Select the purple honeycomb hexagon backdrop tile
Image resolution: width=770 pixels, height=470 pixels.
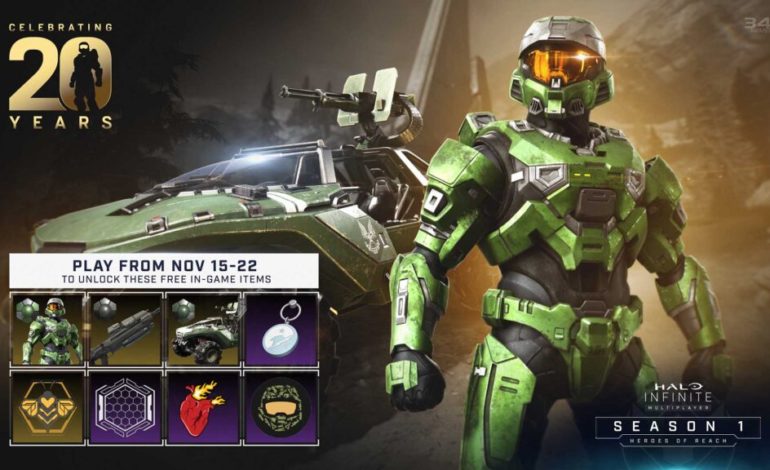tap(125, 407)
